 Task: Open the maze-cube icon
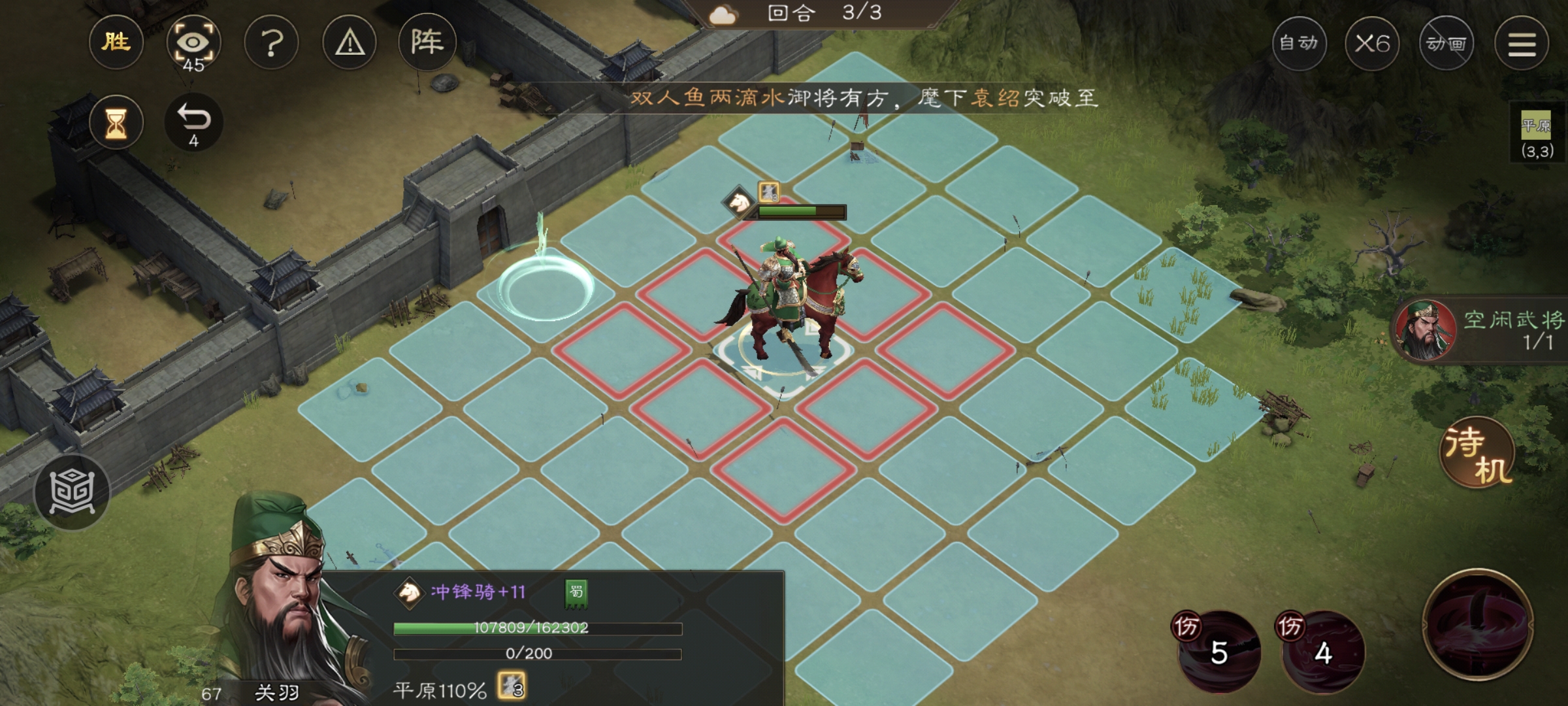click(72, 492)
